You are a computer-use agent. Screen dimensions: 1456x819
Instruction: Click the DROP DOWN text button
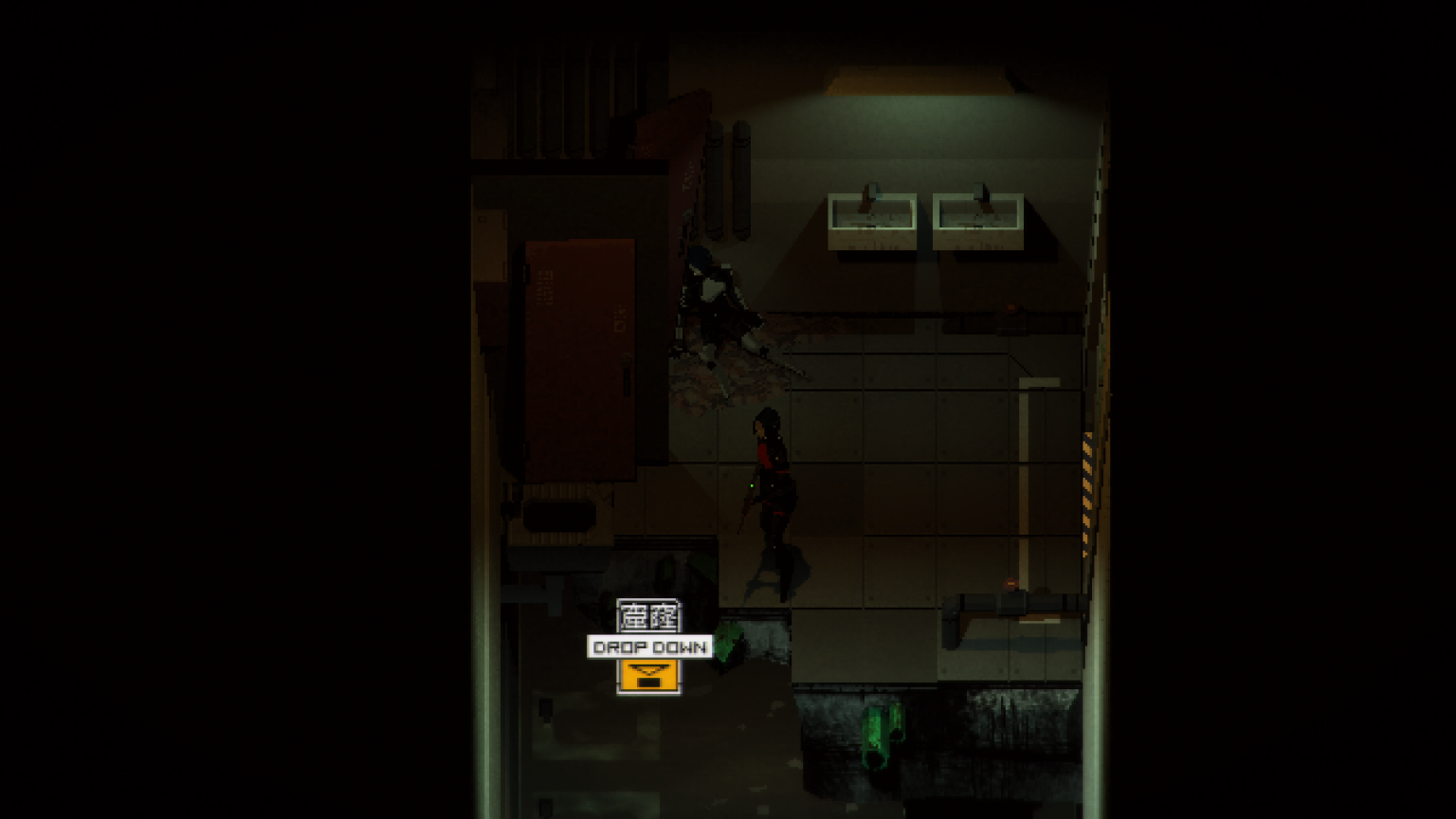tap(649, 648)
